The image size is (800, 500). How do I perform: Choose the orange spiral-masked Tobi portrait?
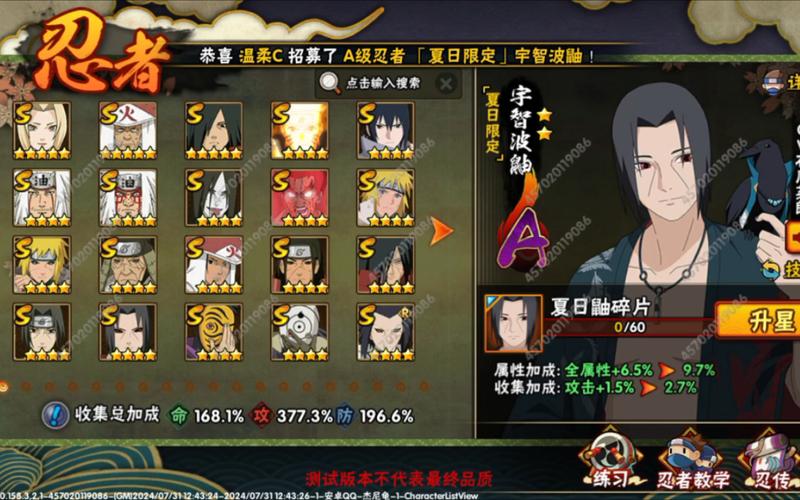[213, 331]
